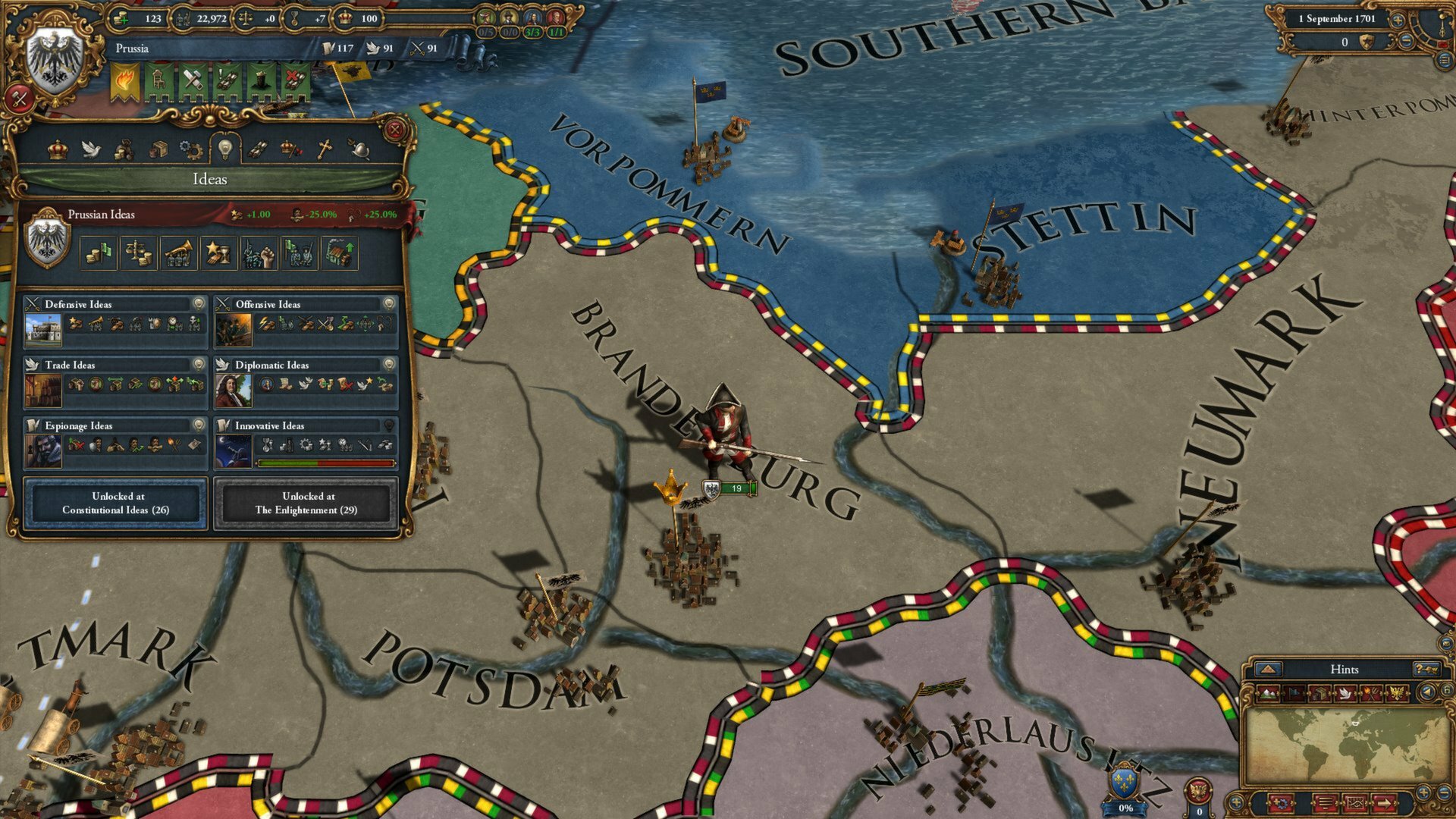Viewport: 1456px width, 819px height.
Task: Collapse the Hints panel with the up arrow
Action: point(1267,670)
